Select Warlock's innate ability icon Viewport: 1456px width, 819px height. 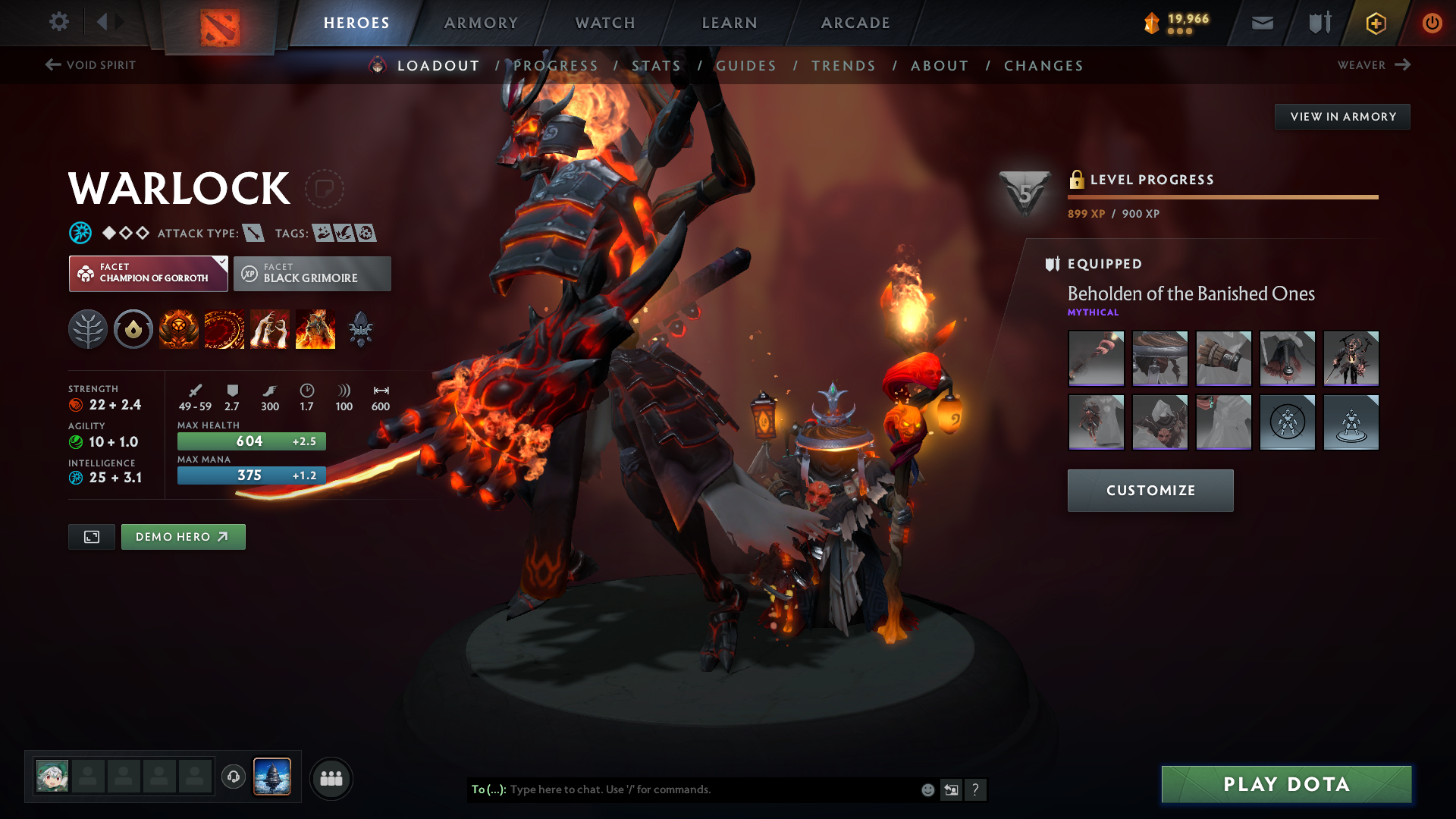[133, 328]
